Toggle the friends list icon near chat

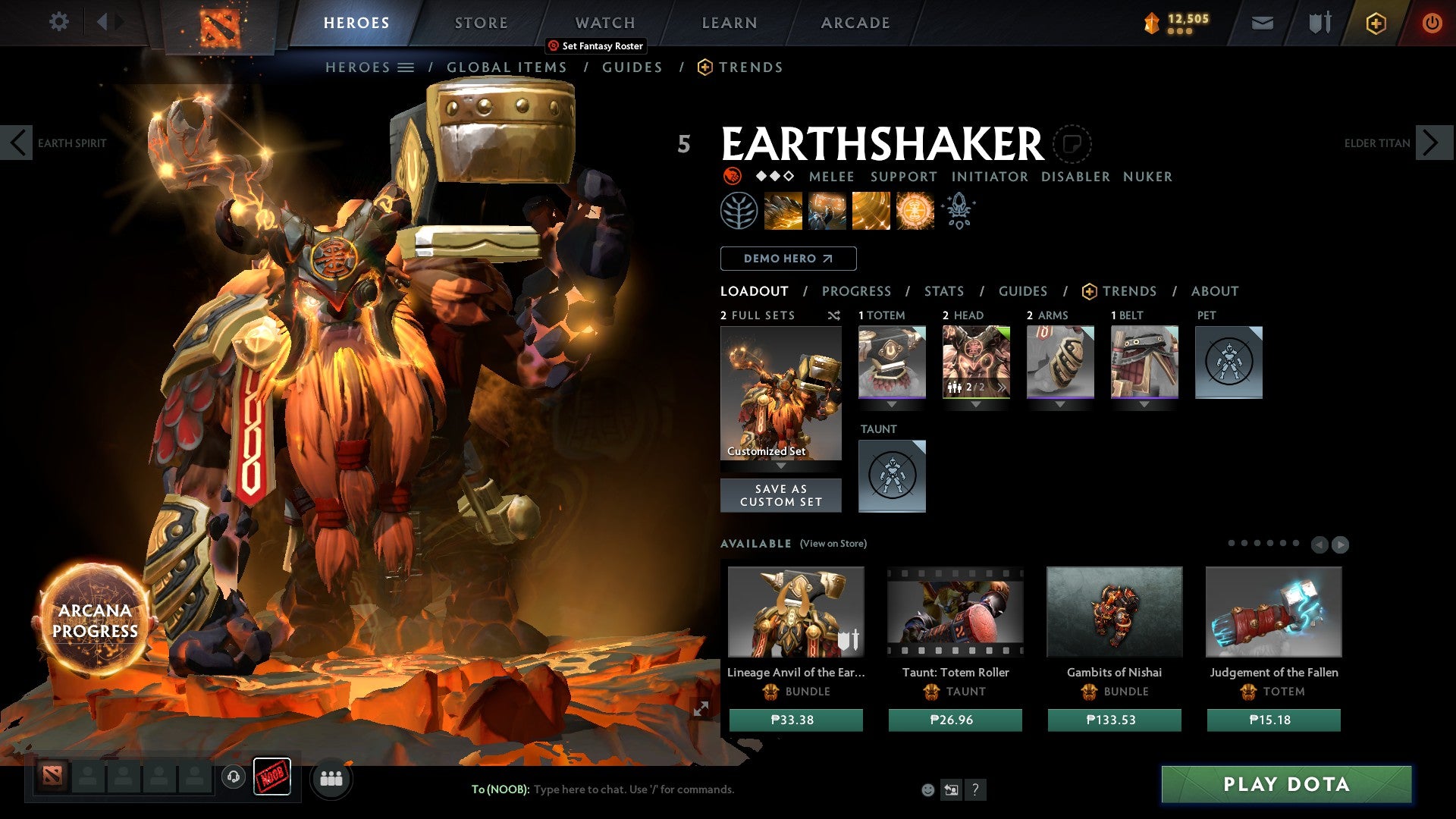pyautogui.click(x=331, y=778)
